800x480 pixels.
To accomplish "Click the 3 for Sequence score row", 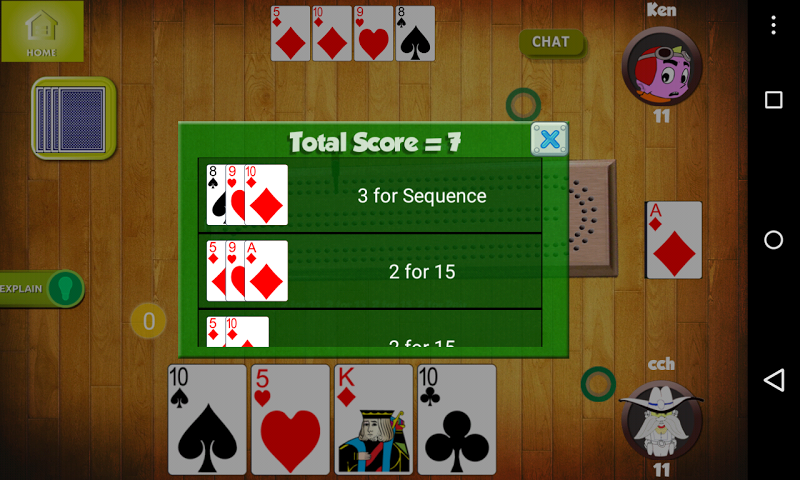I will [371, 196].
